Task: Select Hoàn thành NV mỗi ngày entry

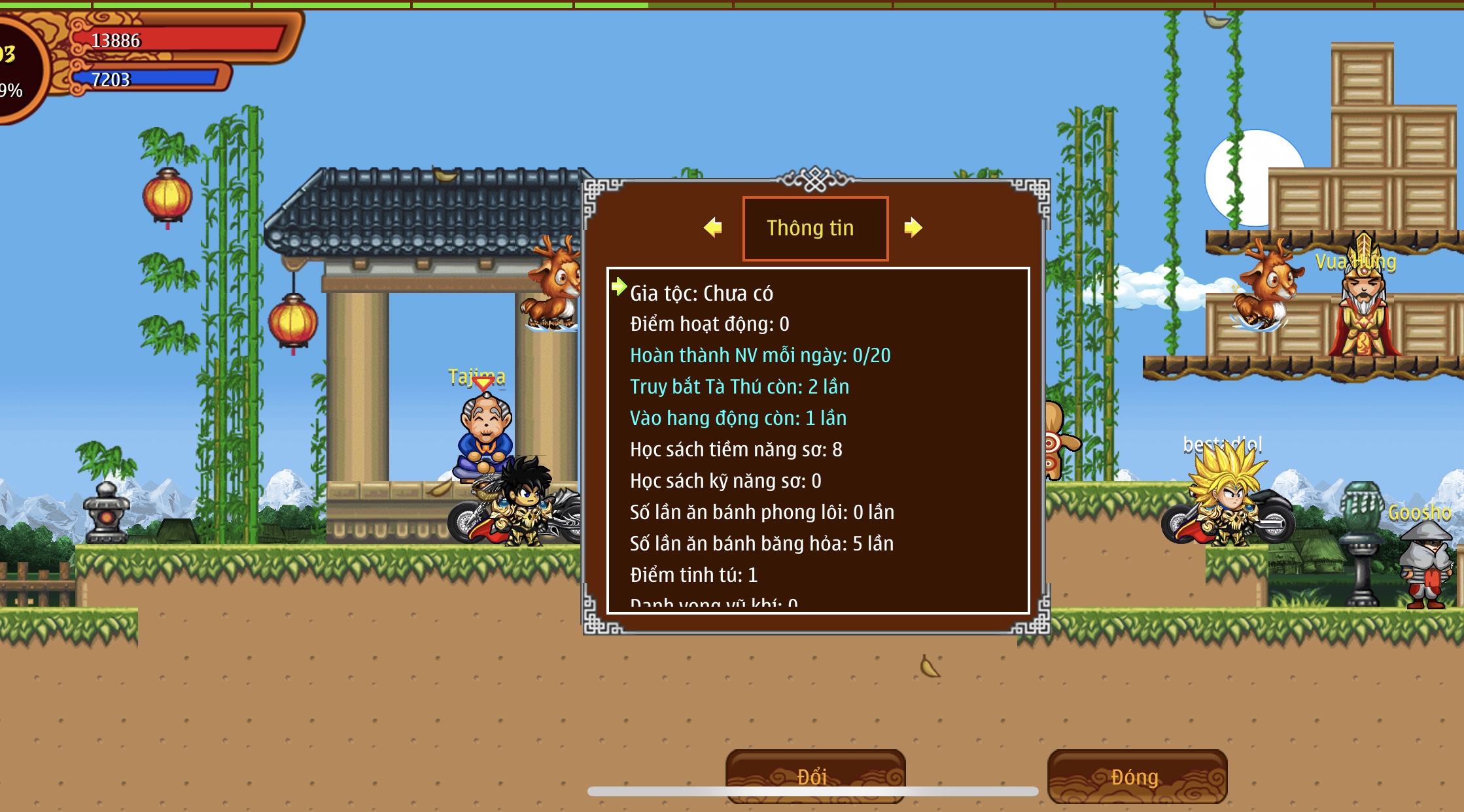Action: tap(760, 356)
